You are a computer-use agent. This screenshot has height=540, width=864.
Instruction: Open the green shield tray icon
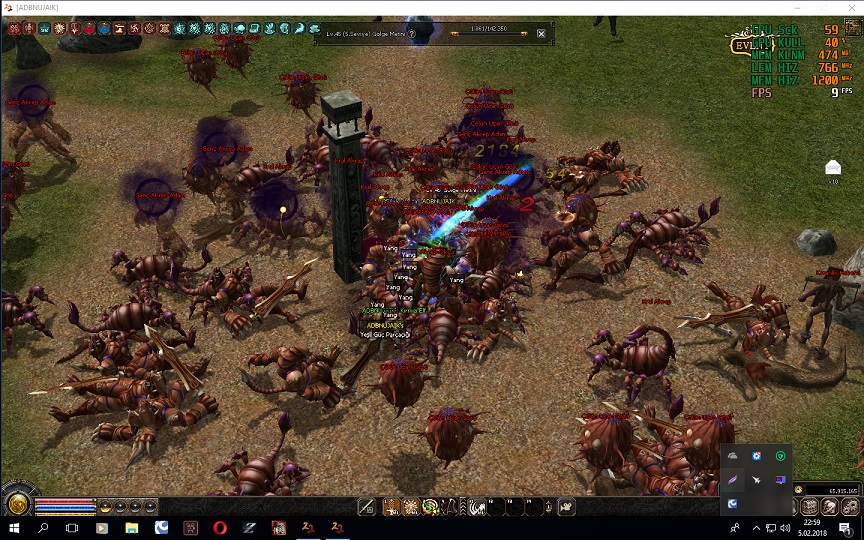coord(781,456)
